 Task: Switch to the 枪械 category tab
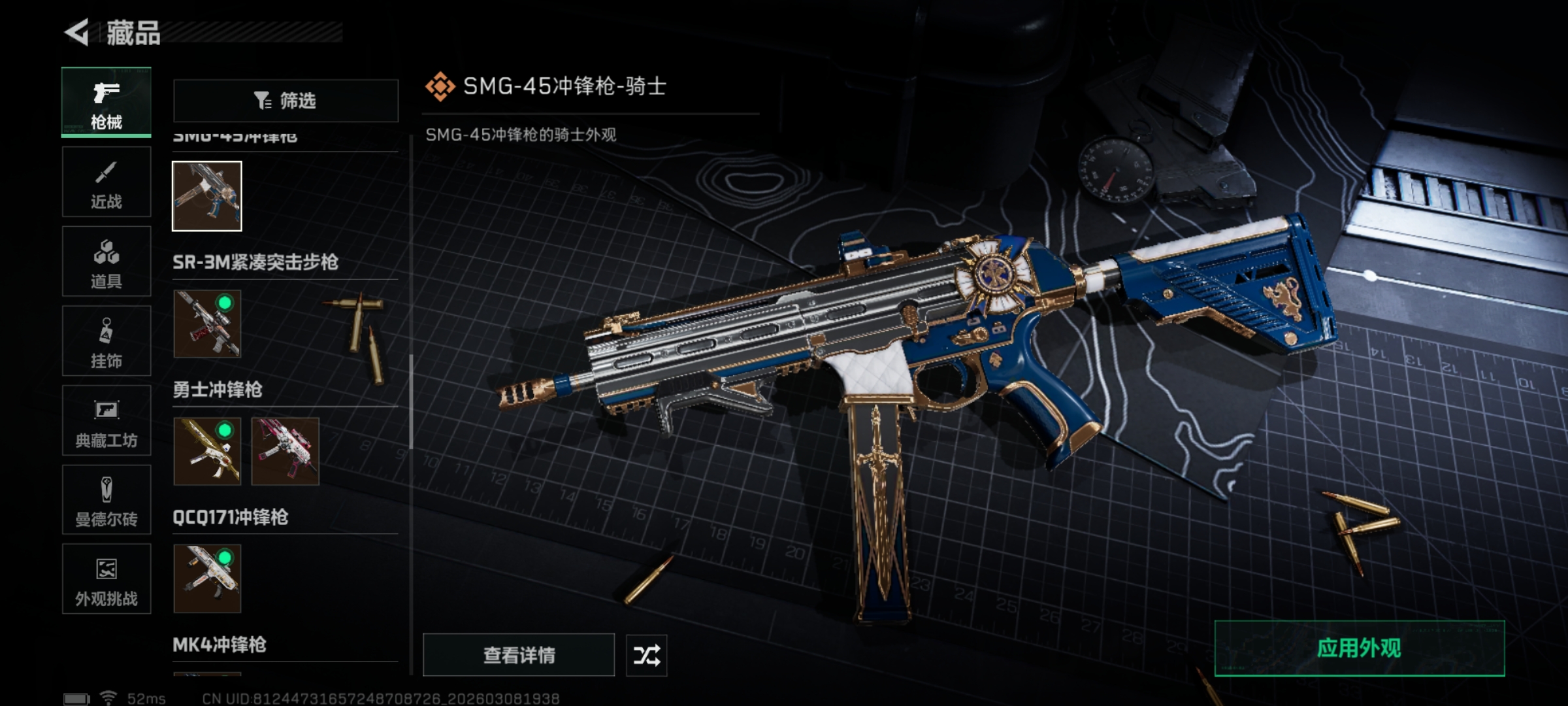pyautogui.click(x=106, y=103)
